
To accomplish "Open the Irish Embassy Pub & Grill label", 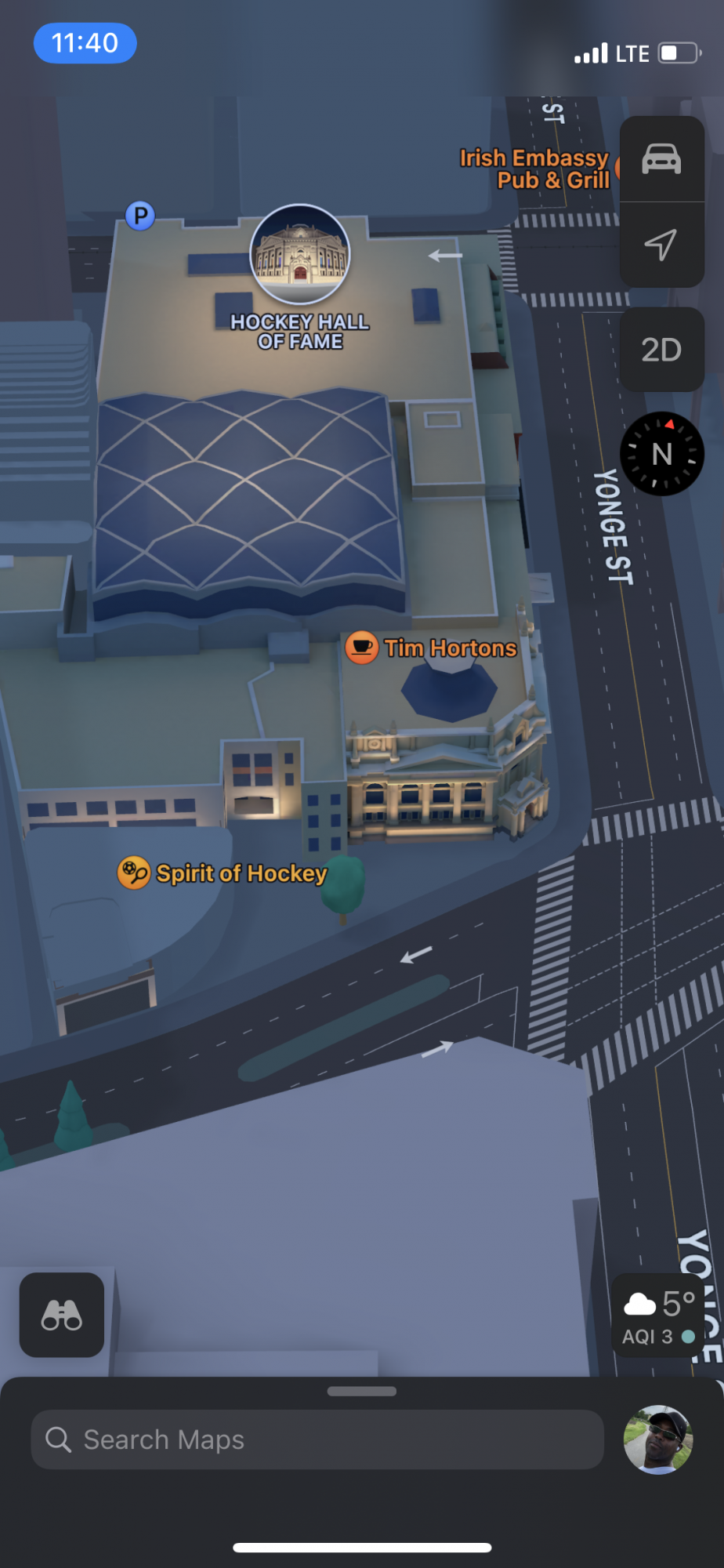I will pos(534,169).
